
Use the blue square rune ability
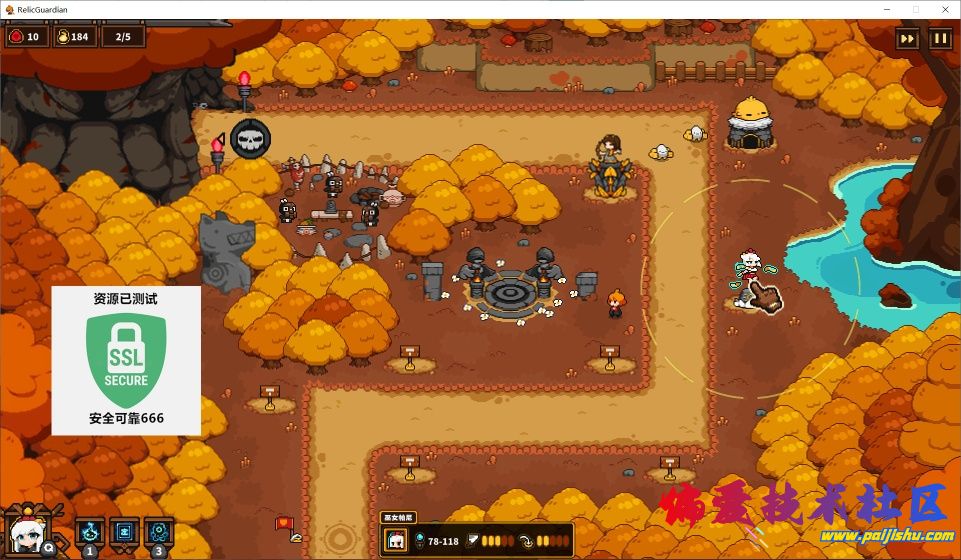click(126, 531)
